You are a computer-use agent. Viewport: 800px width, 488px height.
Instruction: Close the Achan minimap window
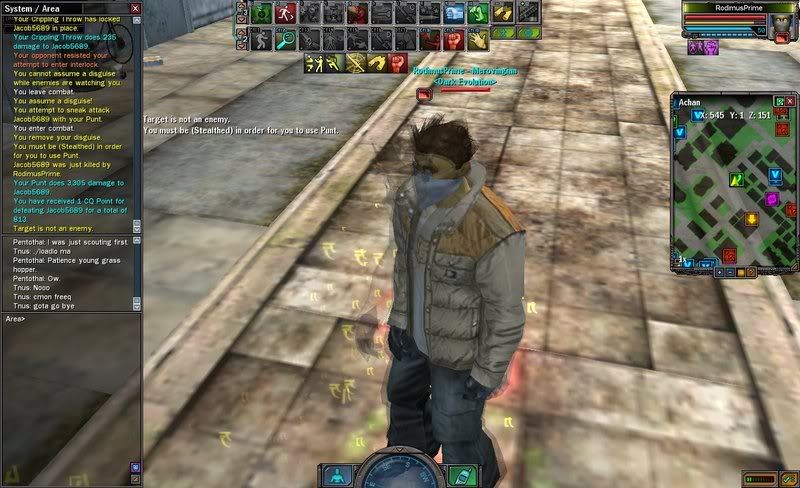(x=789, y=102)
